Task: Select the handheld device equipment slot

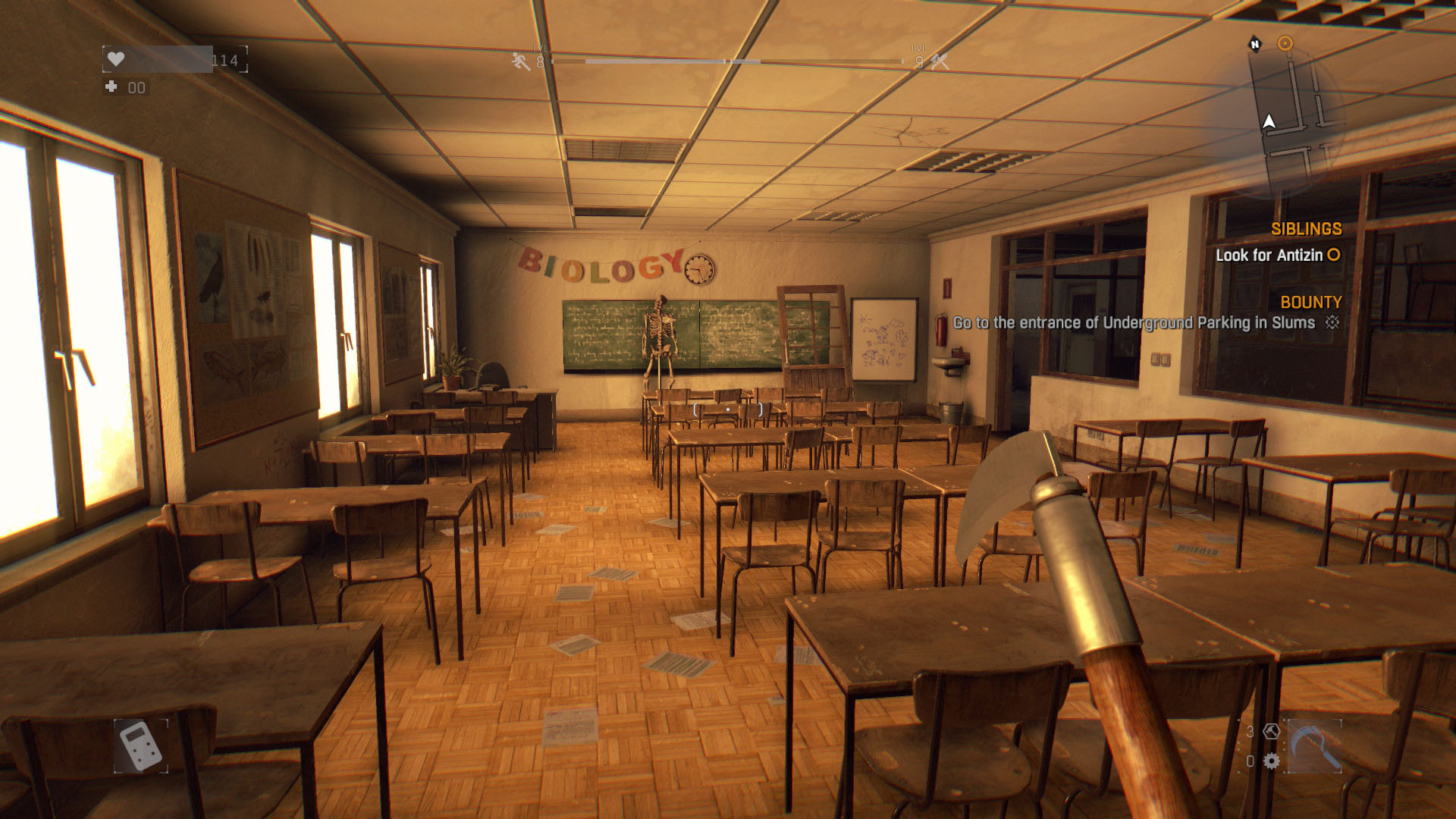Action: (140, 745)
